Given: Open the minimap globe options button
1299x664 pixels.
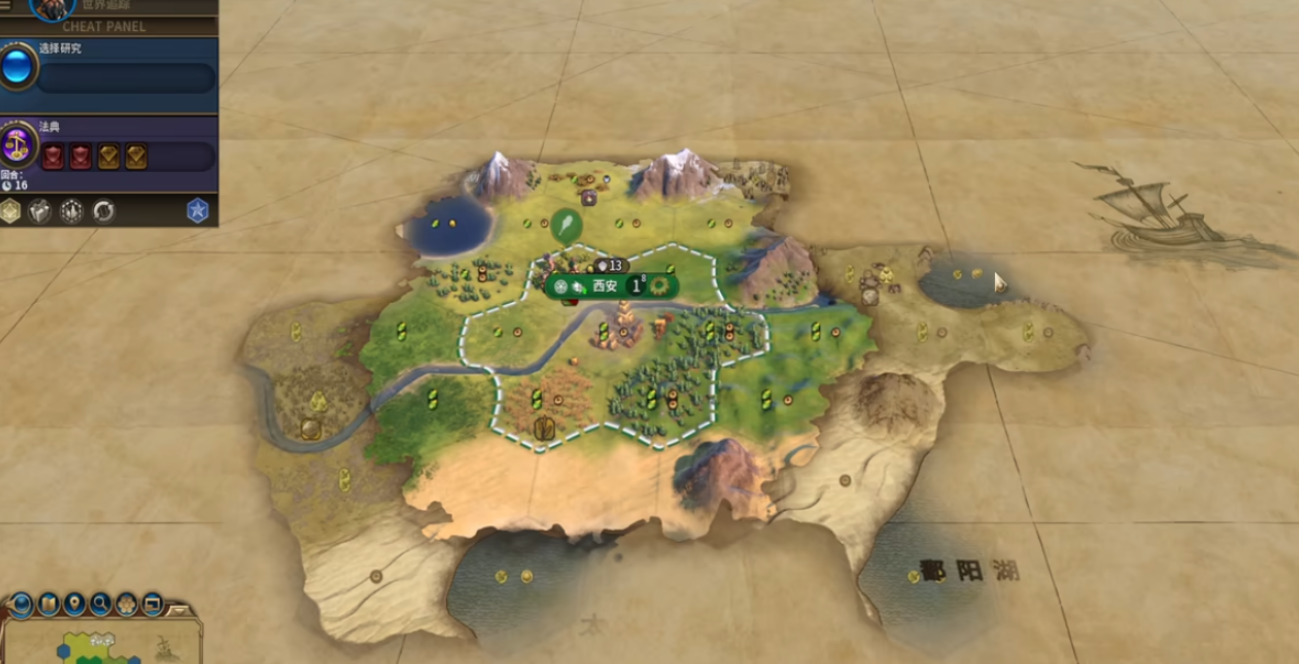Looking at the screenshot, I should tap(22, 604).
